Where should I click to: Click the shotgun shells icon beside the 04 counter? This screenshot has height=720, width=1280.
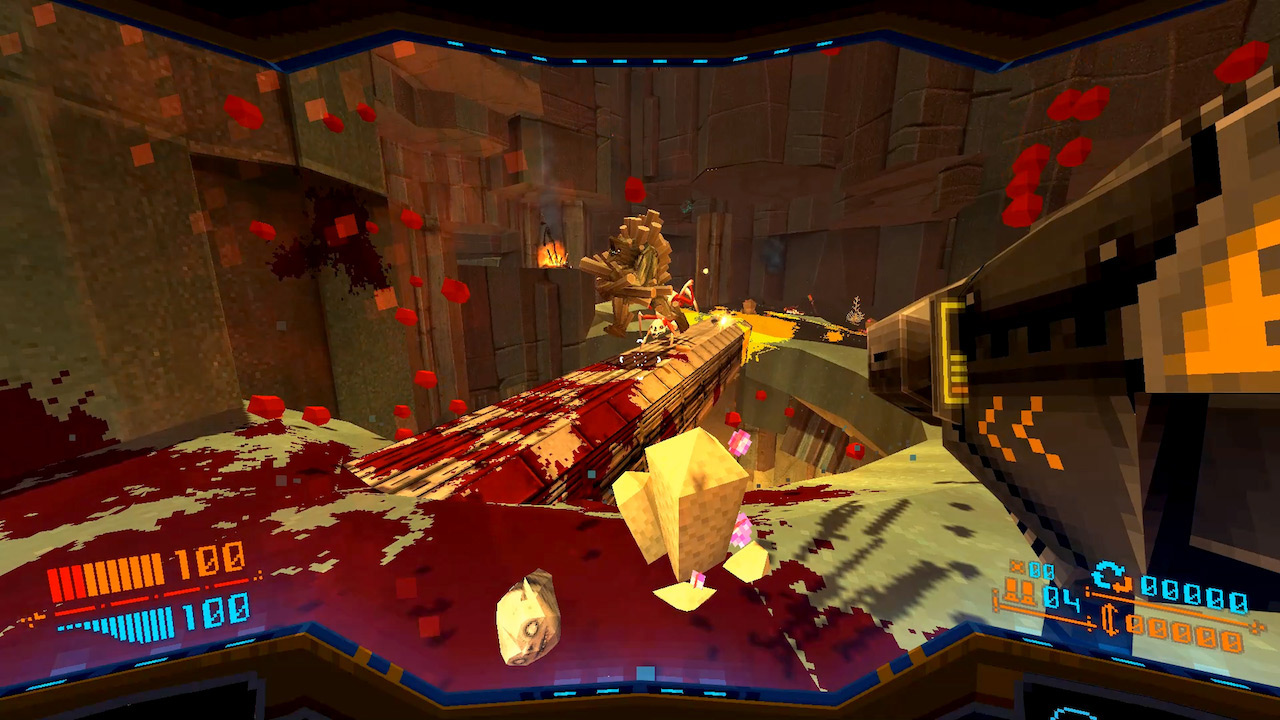[1019, 590]
